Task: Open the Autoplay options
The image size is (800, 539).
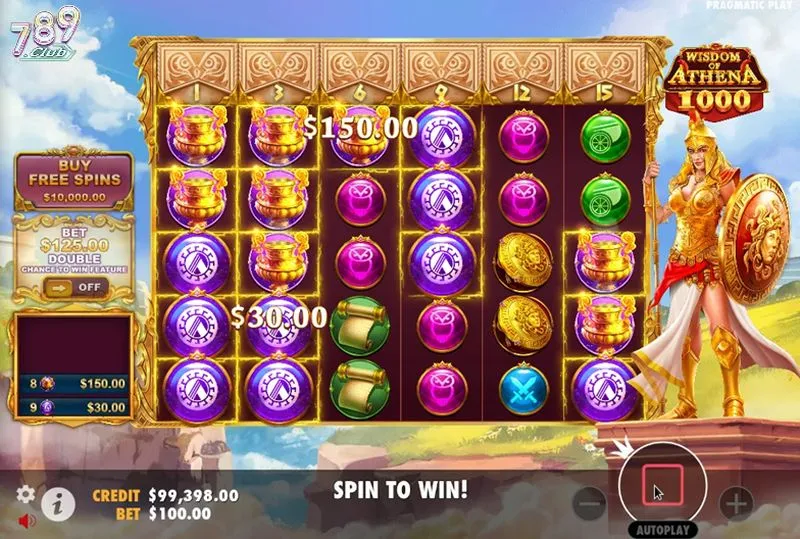Action: pyautogui.click(x=661, y=529)
